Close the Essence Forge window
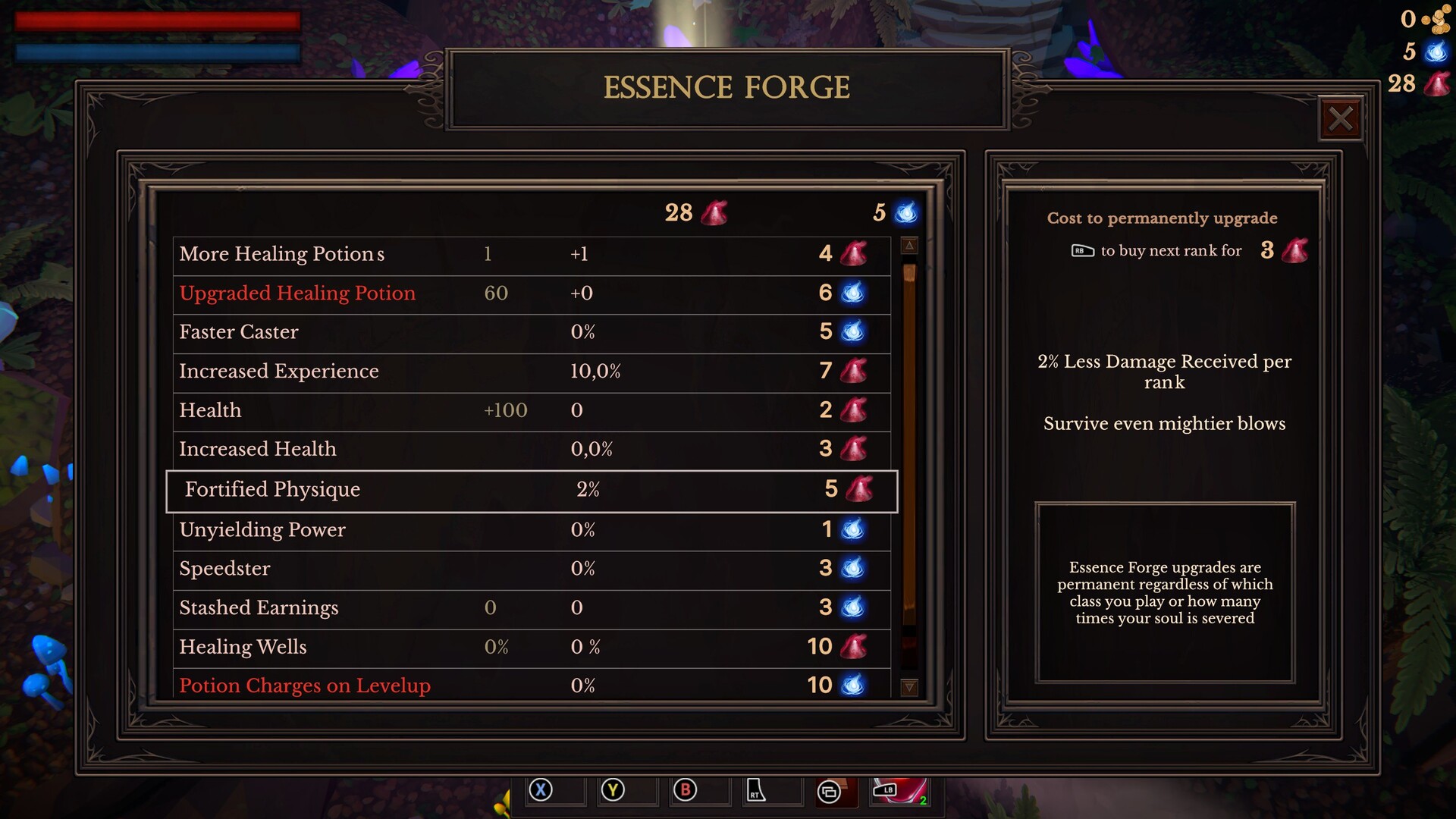This screenshot has width=1456, height=819. click(1341, 118)
